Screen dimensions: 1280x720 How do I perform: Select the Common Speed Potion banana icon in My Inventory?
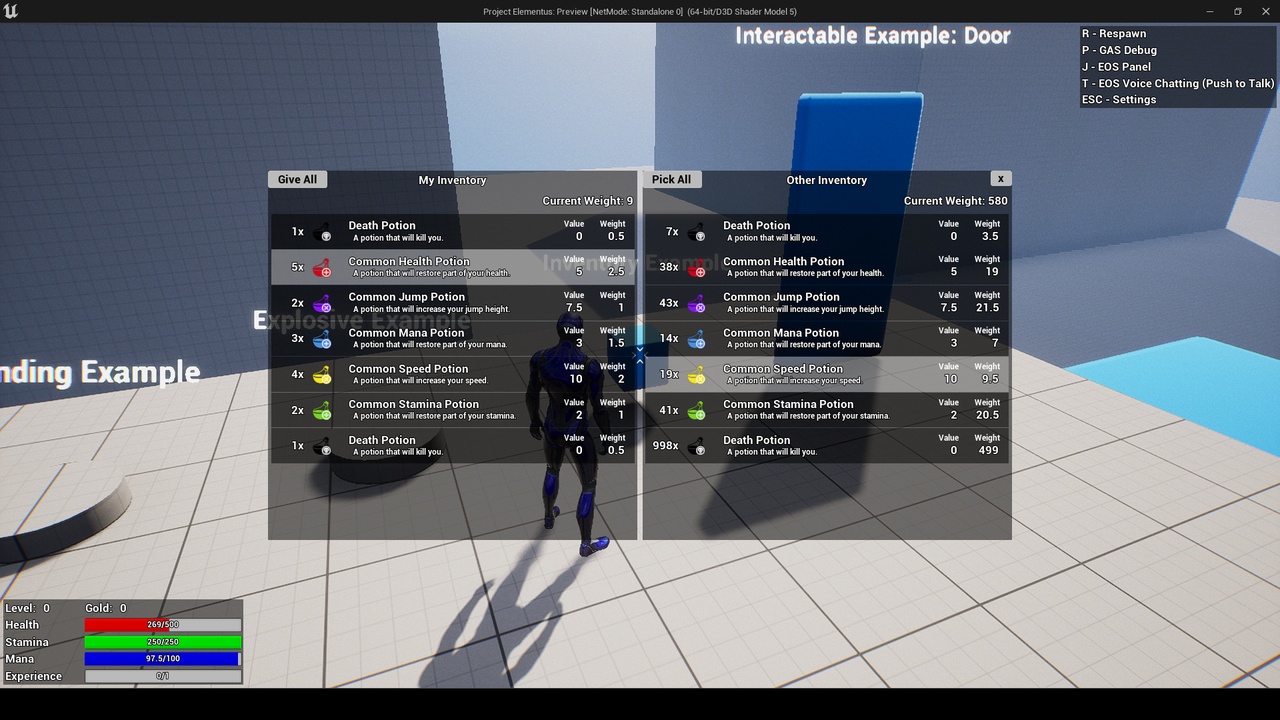[x=323, y=374]
